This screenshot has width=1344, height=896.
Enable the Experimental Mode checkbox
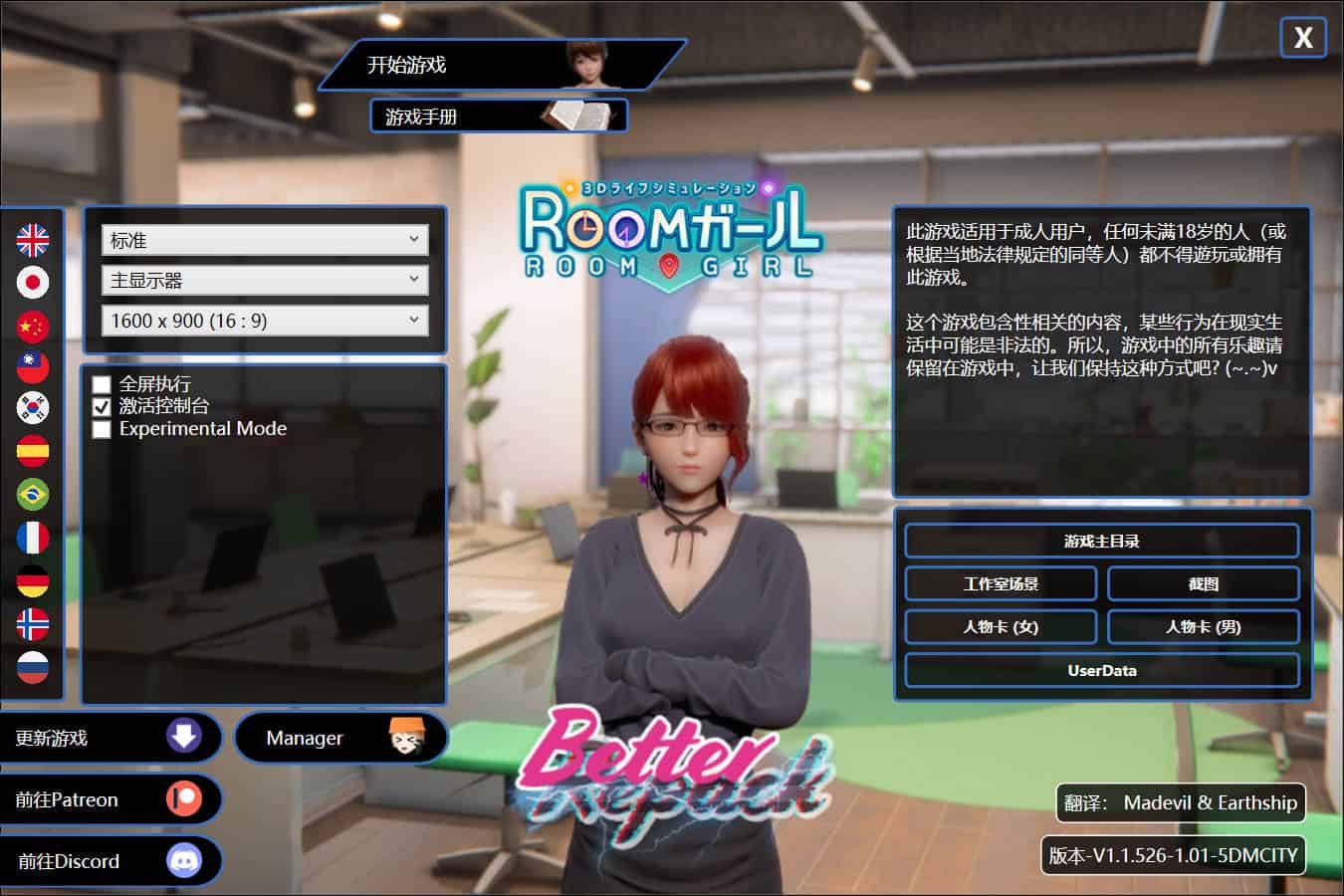(x=102, y=429)
